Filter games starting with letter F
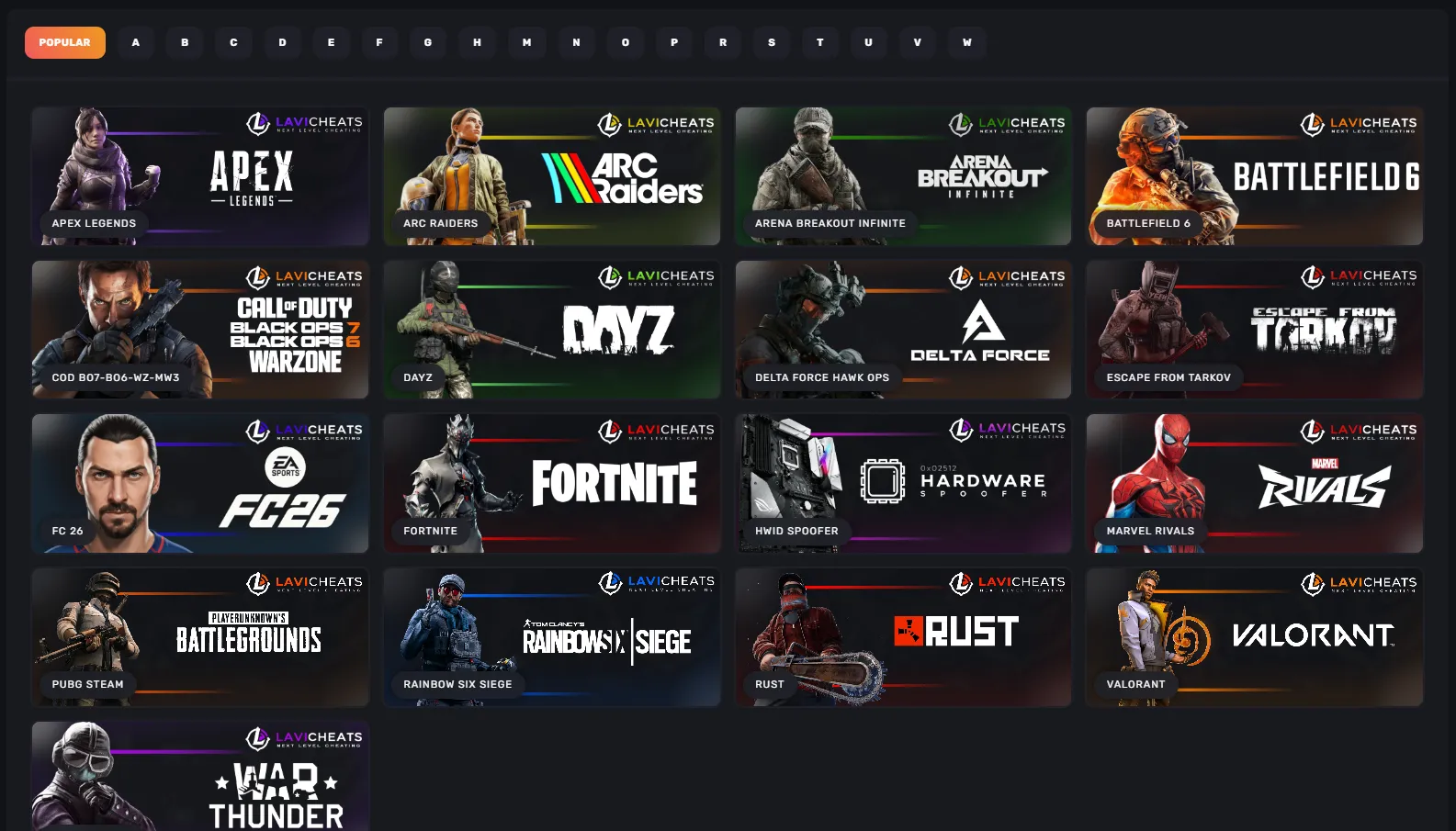 (379, 42)
